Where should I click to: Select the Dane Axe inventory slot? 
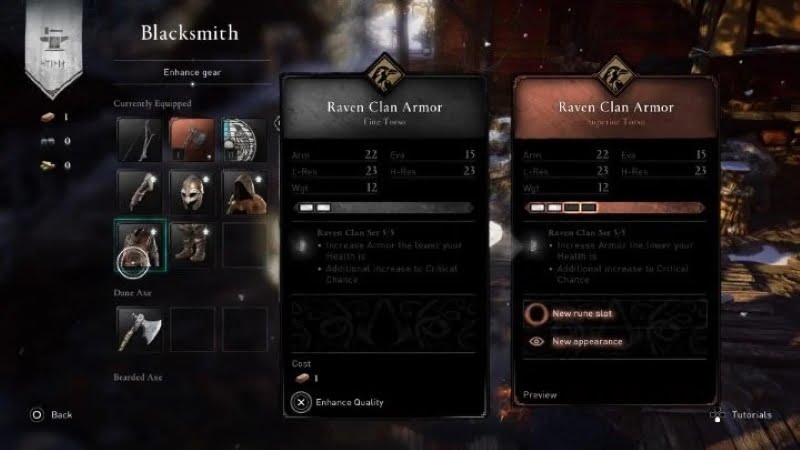pyautogui.click(x=139, y=329)
